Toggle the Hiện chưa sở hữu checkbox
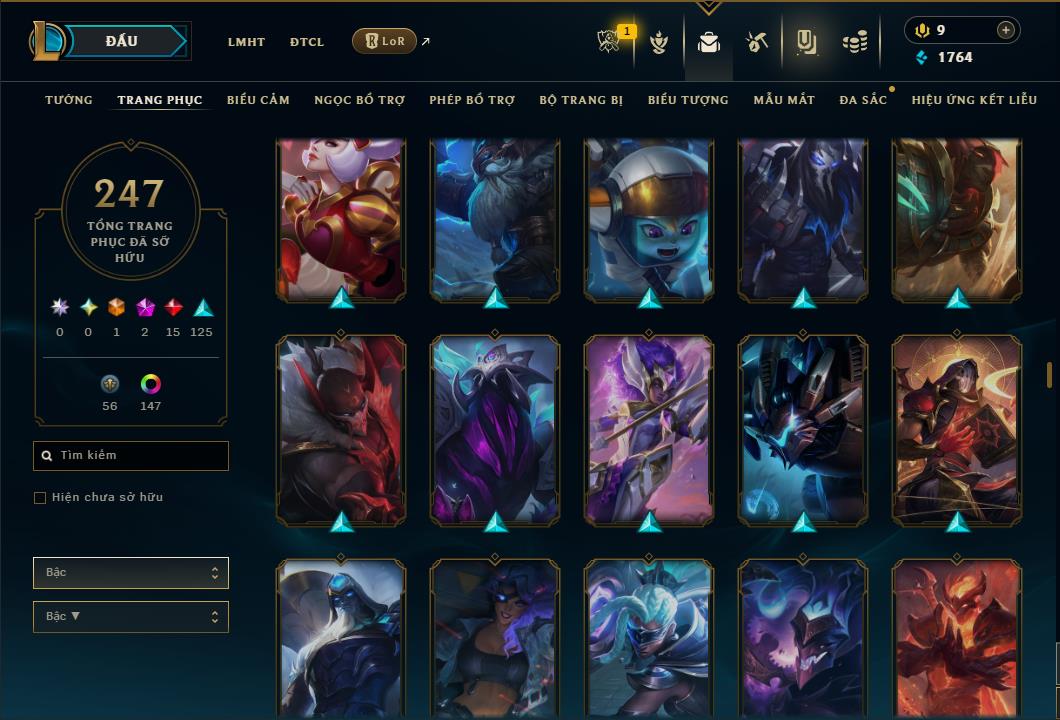This screenshot has width=1060, height=720. pyautogui.click(x=40, y=498)
